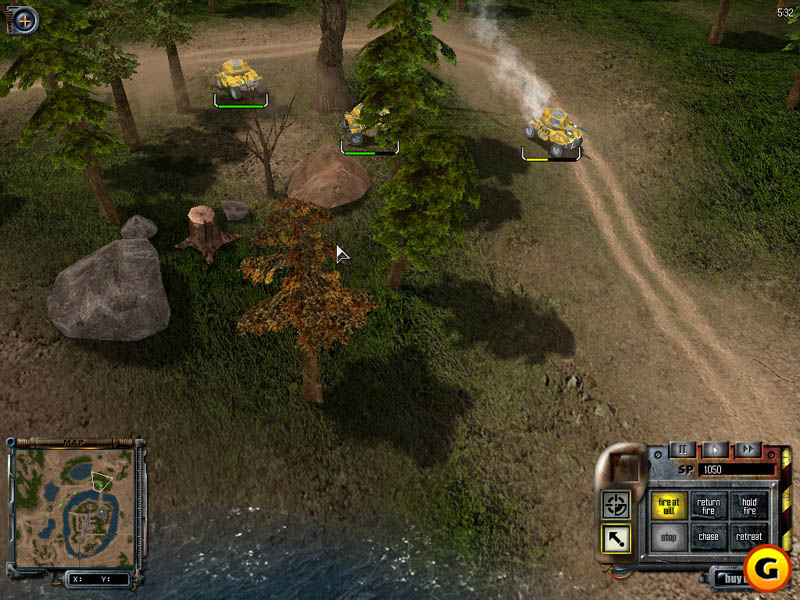
Task: Choose the return fire stance
Action: 708,506
